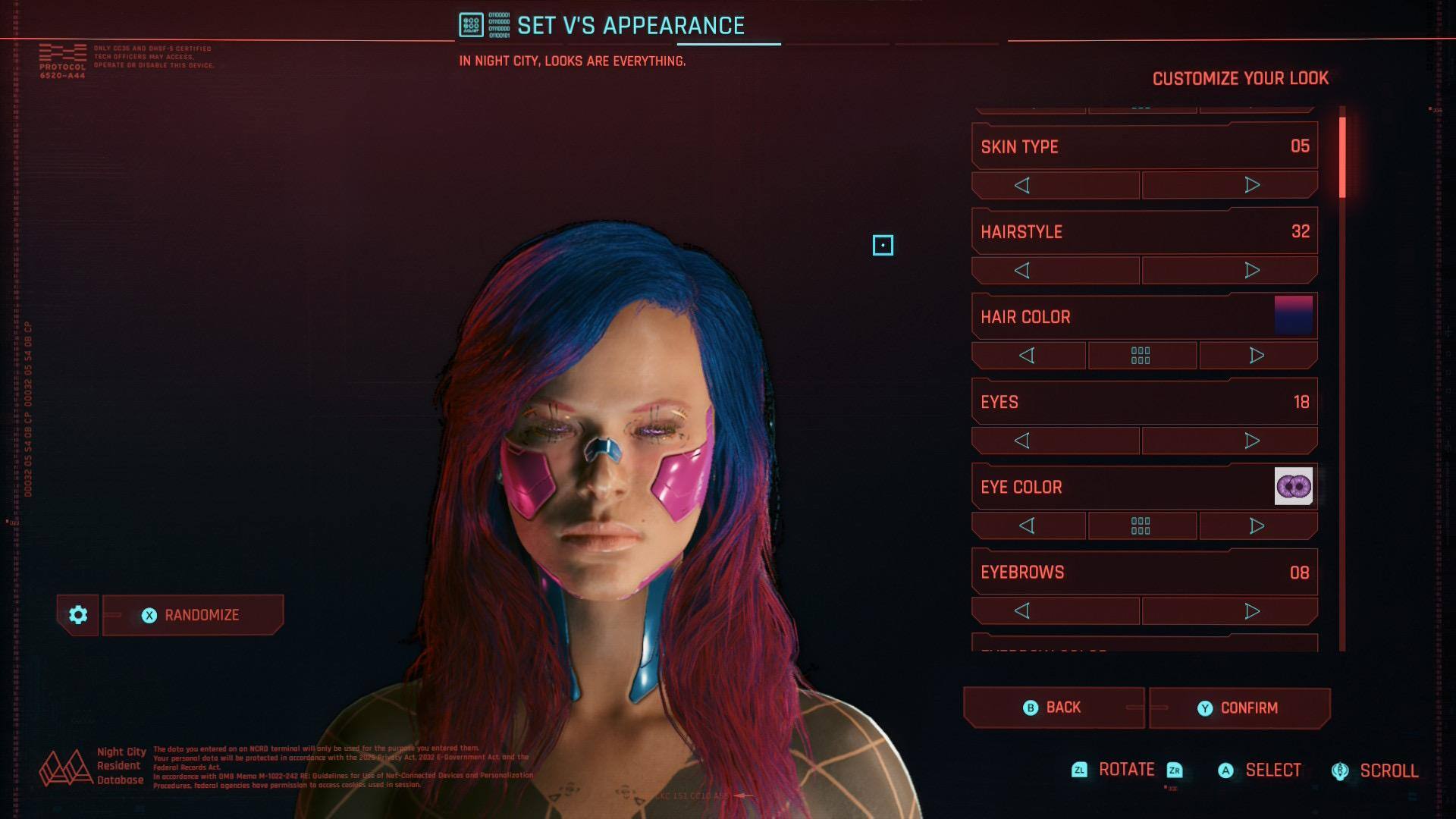Randomize V's appearance
Image resolution: width=1456 pixels, height=819 pixels.
[x=193, y=615]
